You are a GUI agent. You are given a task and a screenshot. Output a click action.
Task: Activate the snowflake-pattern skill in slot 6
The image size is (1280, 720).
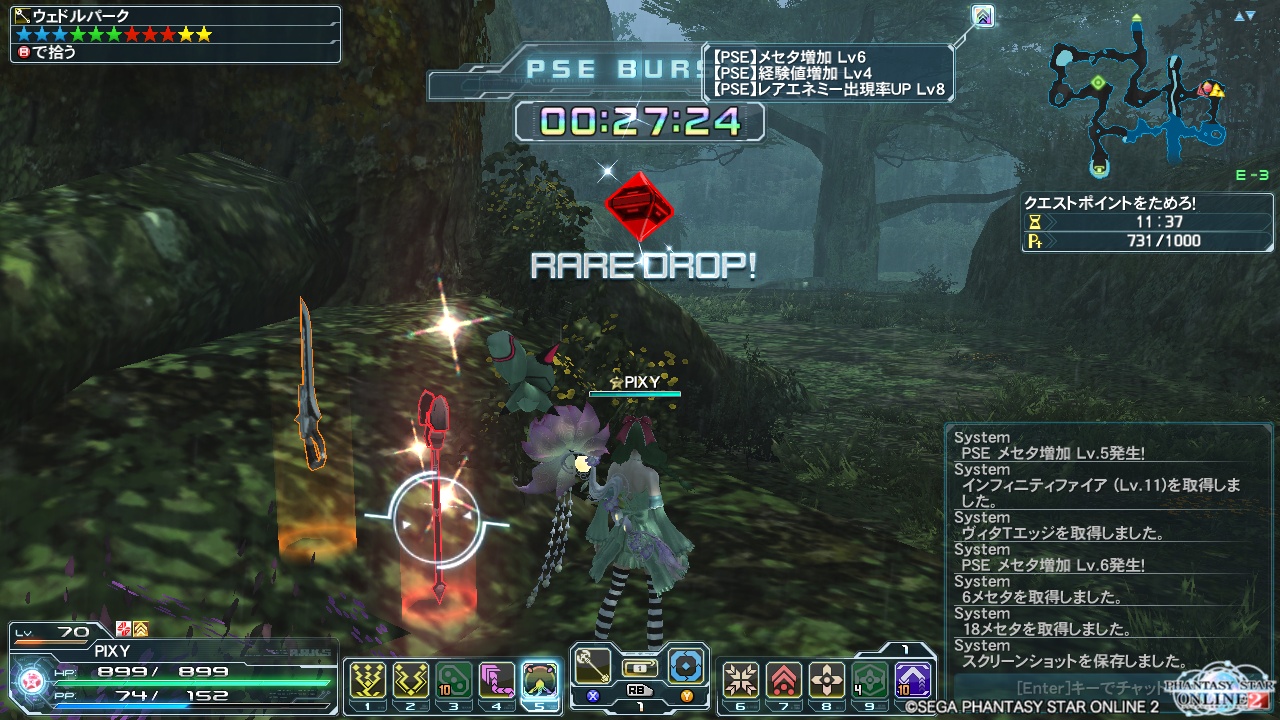pyautogui.click(x=741, y=680)
